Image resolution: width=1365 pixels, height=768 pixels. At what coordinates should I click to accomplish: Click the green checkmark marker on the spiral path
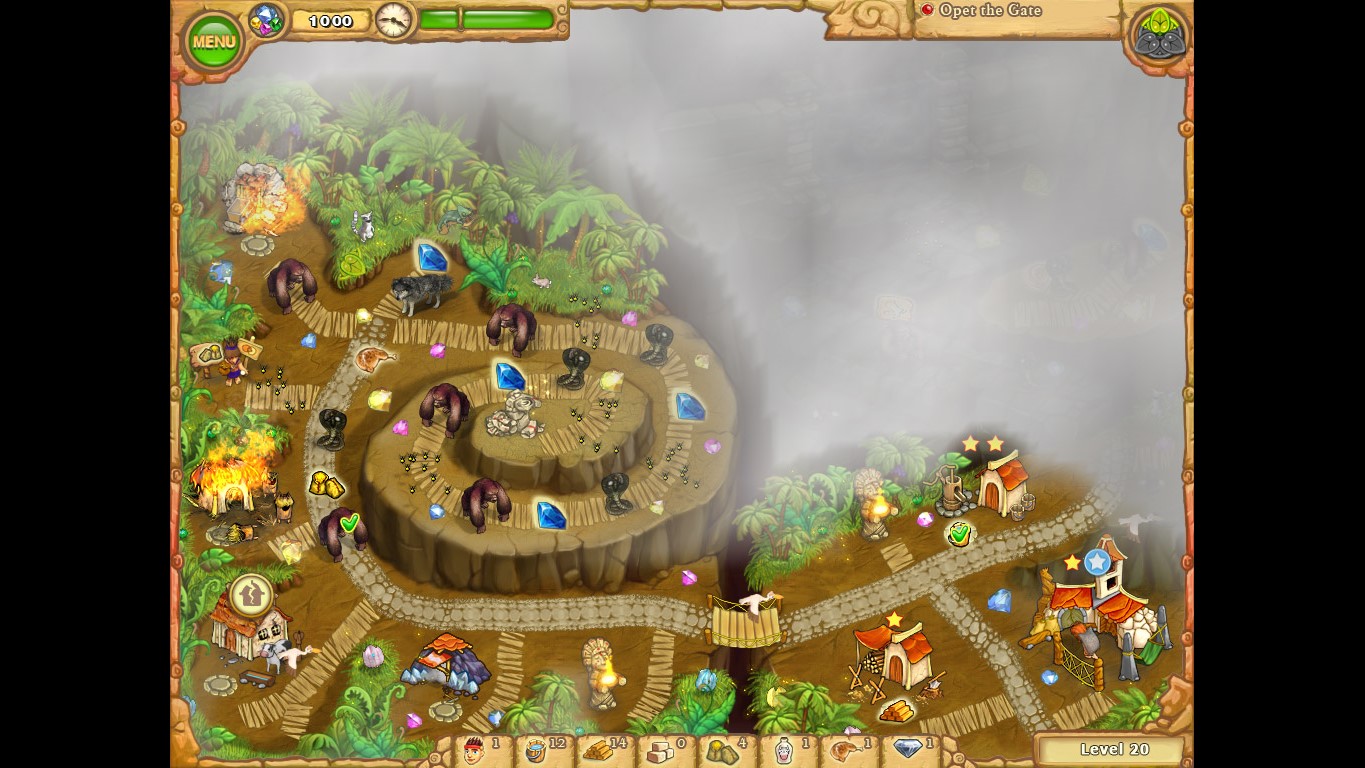pos(350,523)
